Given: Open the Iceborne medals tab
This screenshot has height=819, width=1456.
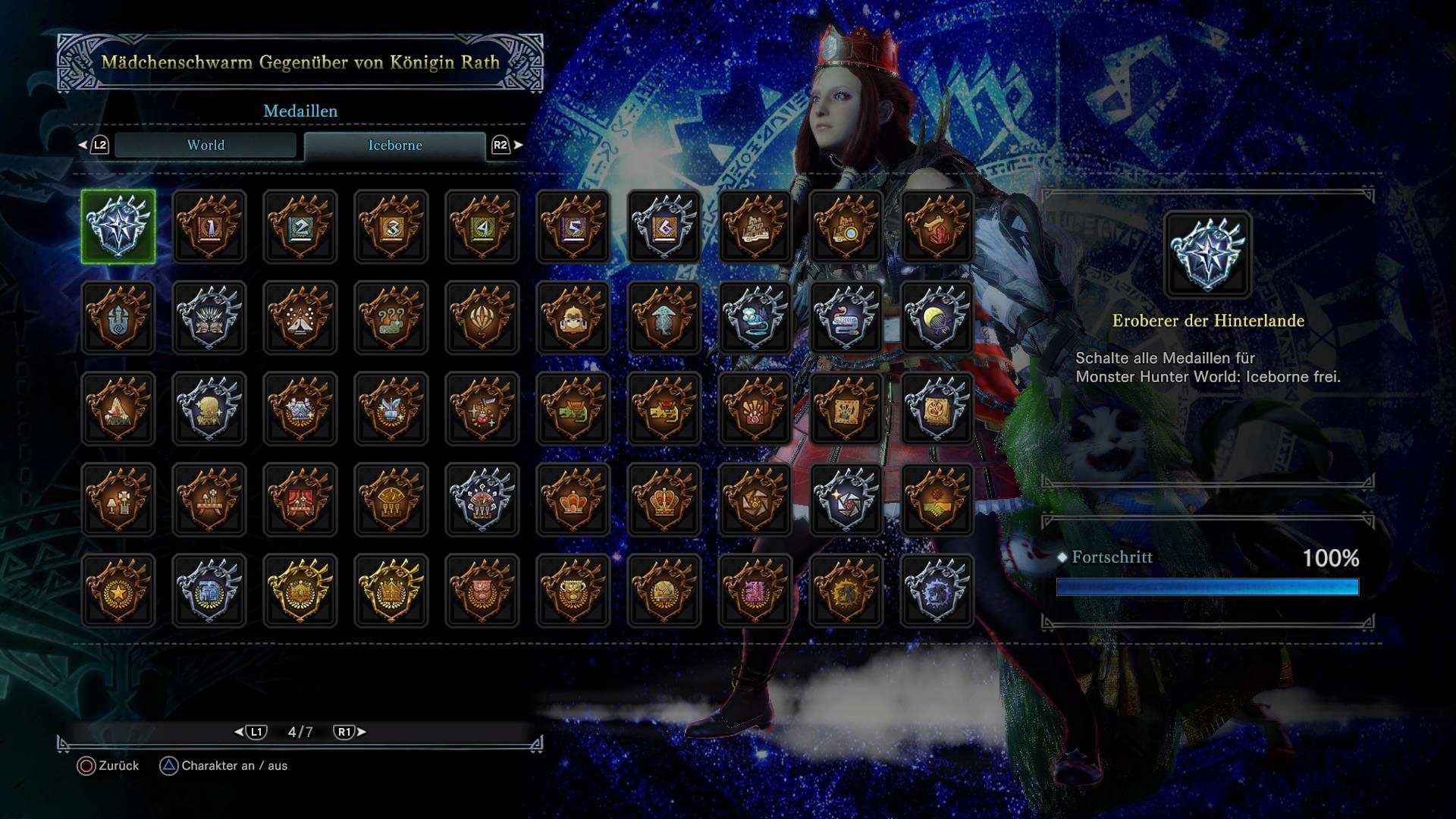Looking at the screenshot, I should 394,145.
